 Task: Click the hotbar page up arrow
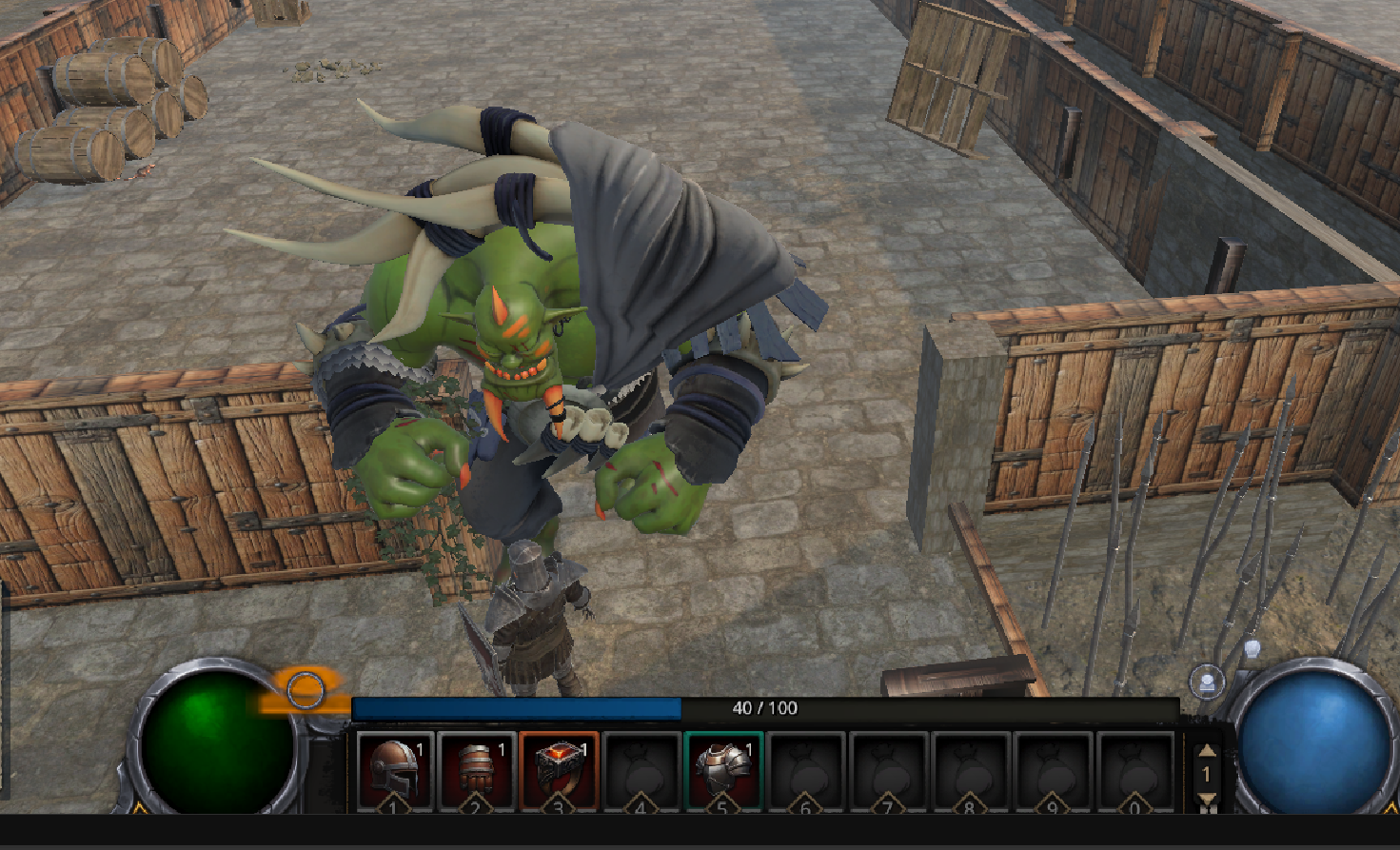point(1206,750)
